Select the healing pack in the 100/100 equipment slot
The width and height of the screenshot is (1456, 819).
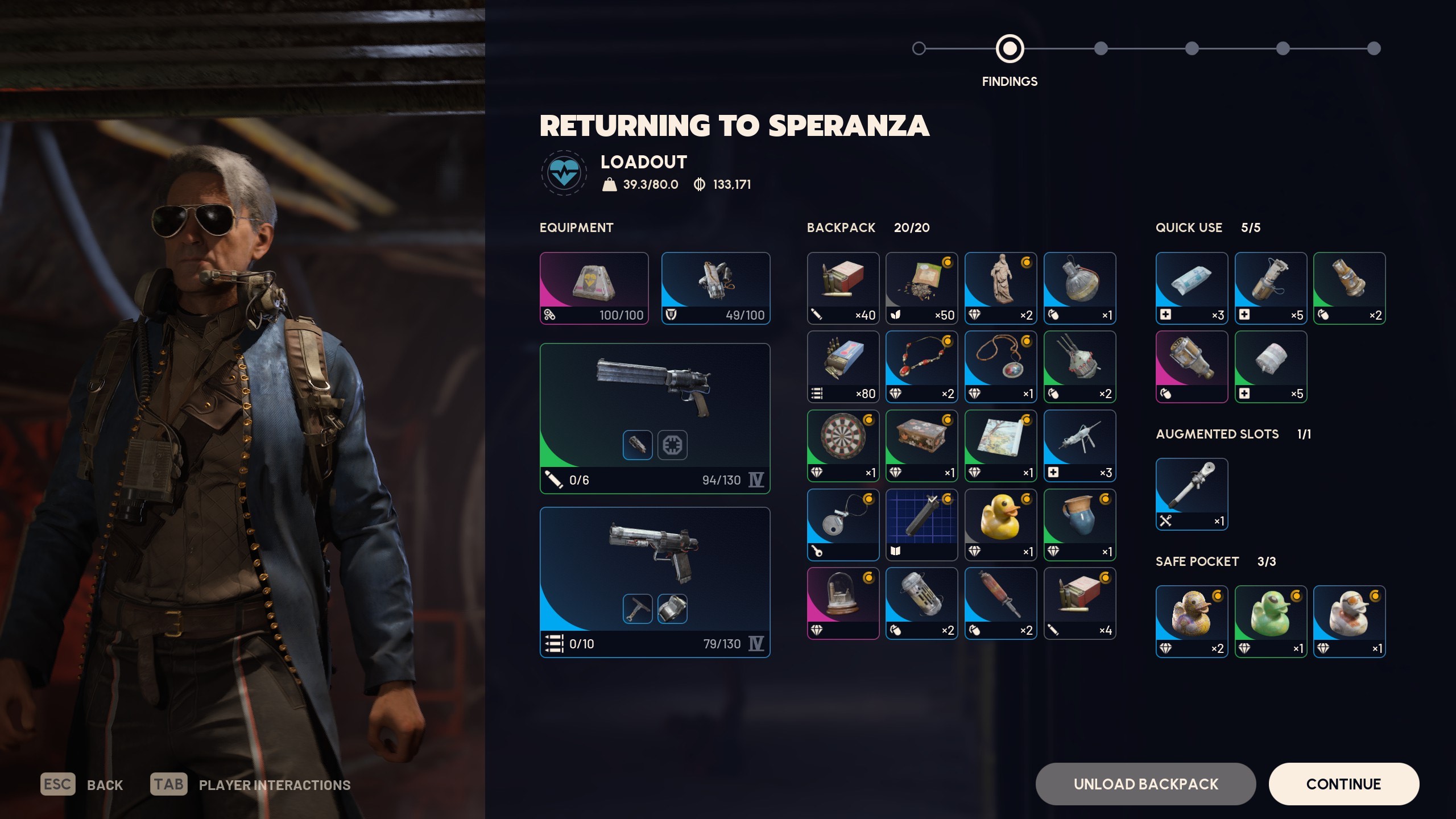pyautogui.click(x=594, y=287)
